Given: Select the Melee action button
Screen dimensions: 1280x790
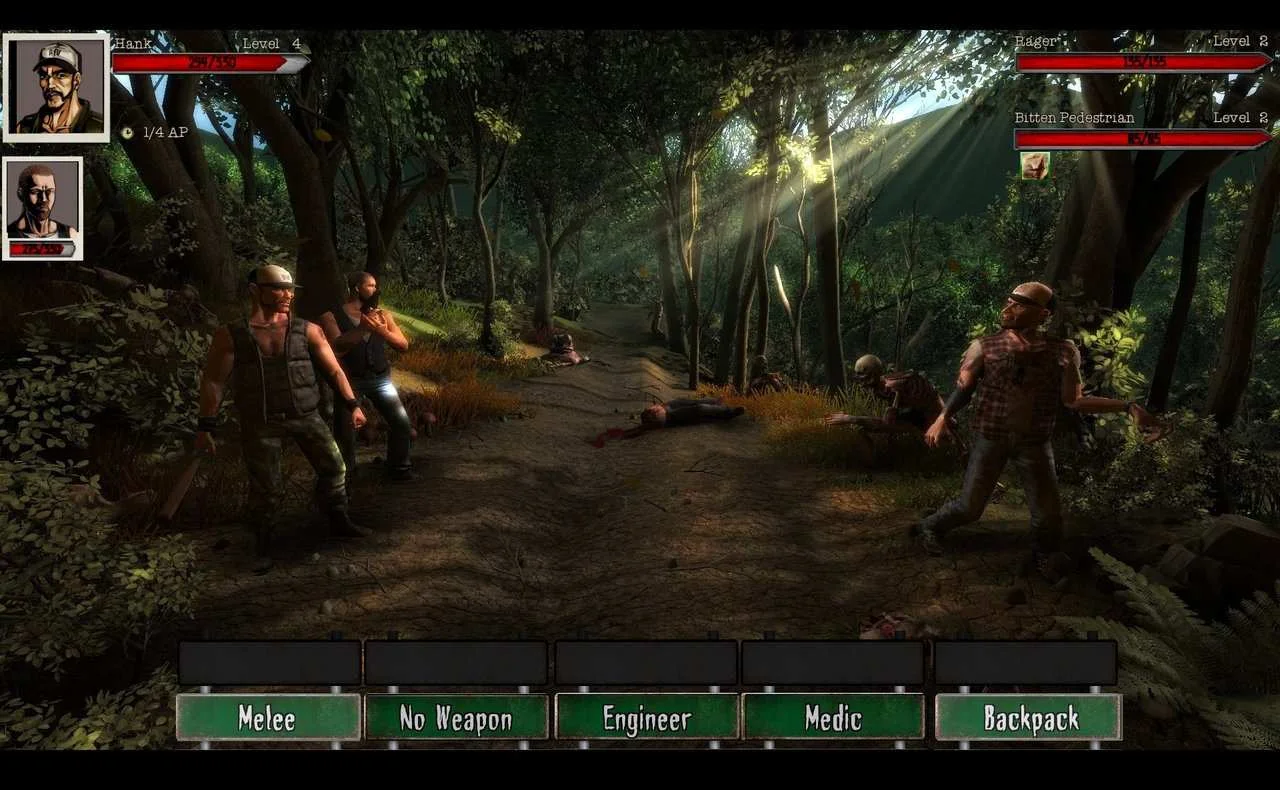Looking at the screenshot, I should click(x=268, y=717).
